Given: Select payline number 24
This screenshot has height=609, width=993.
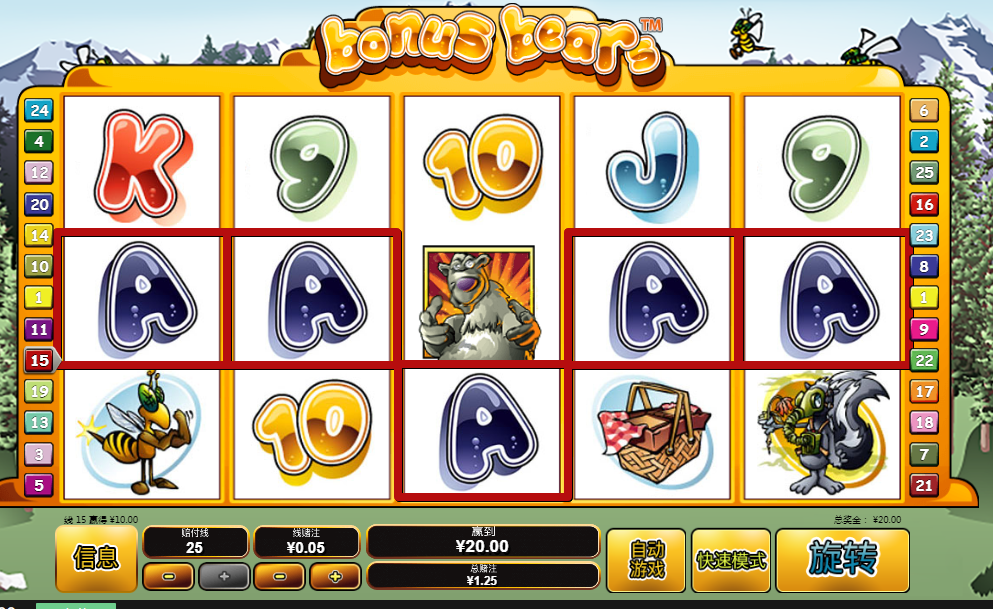Looking at the screenshot, I should point(39,110).
